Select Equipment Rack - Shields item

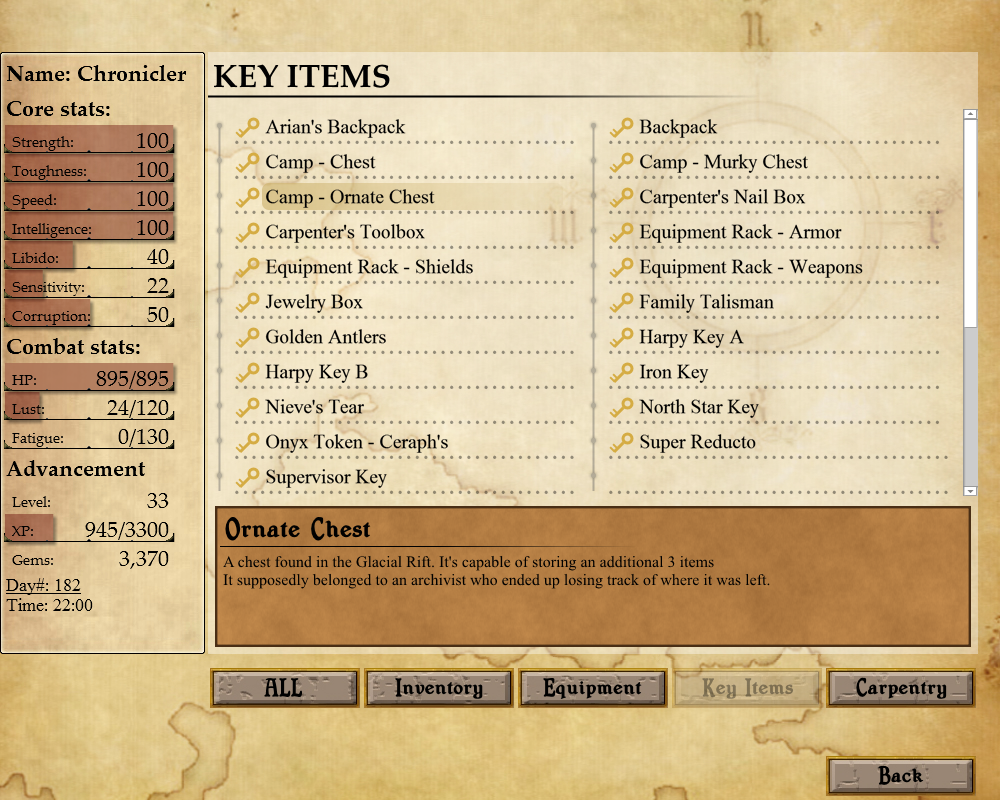click(369, 268)
